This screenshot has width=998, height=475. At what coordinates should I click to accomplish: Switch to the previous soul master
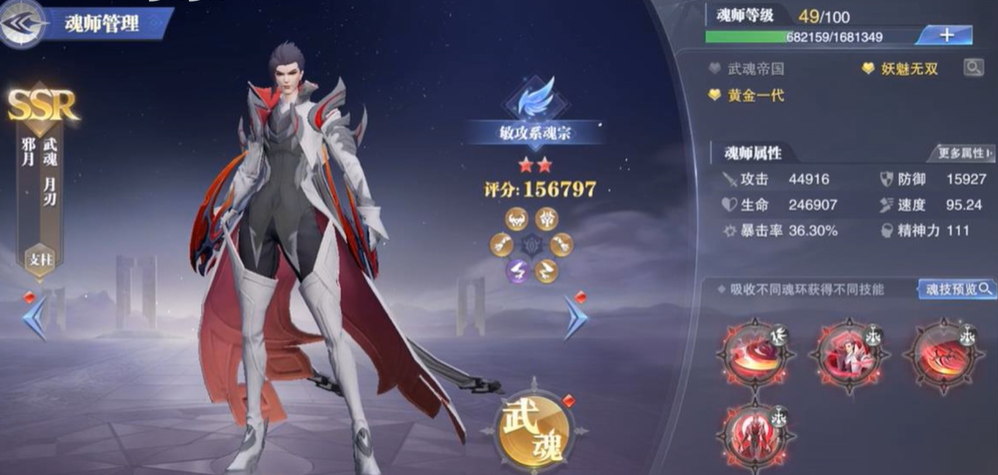33,318
